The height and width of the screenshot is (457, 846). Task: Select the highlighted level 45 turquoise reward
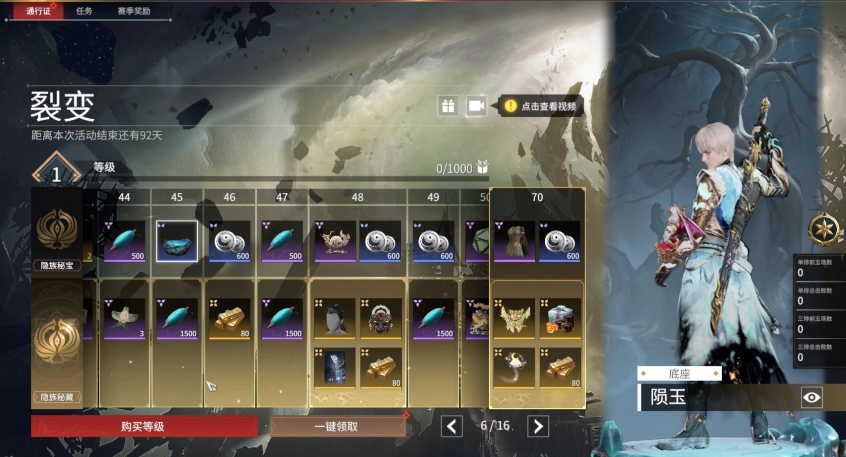(x=176, y=241)
